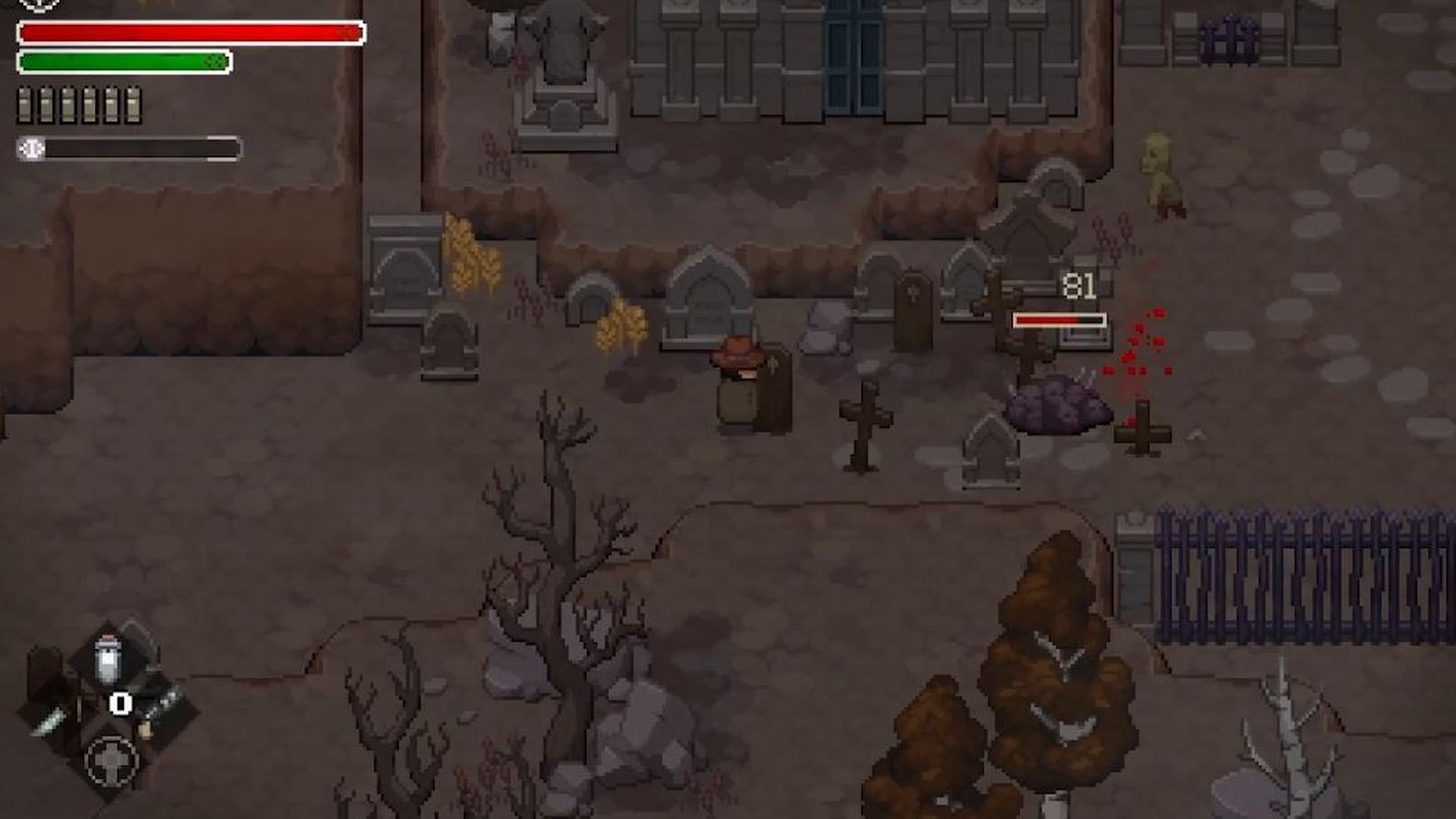Click the first rifle cartridge in the ammo row
This screenshot has height=819, width=1456.
pos(25,106)
